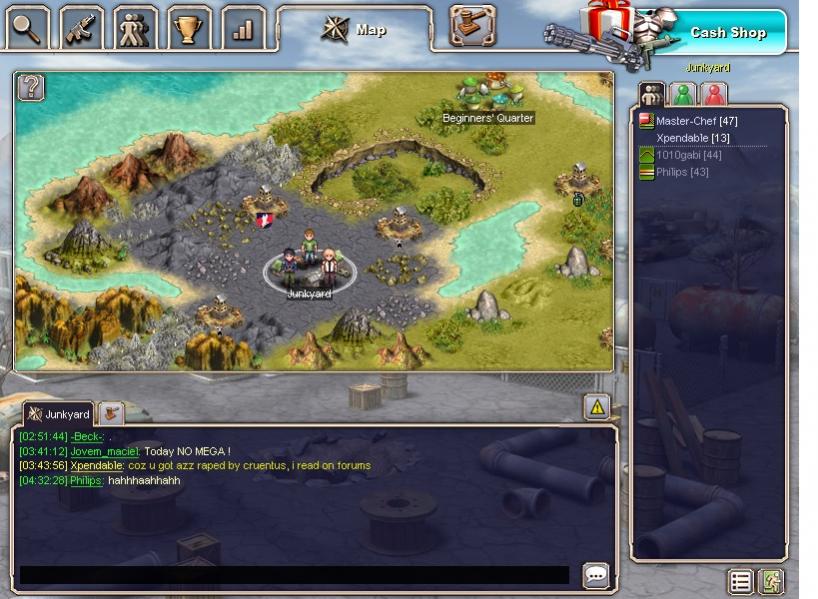Screen dimensions: 818x599
Task: Click the speech bubble send button
Action: (596, 575)
